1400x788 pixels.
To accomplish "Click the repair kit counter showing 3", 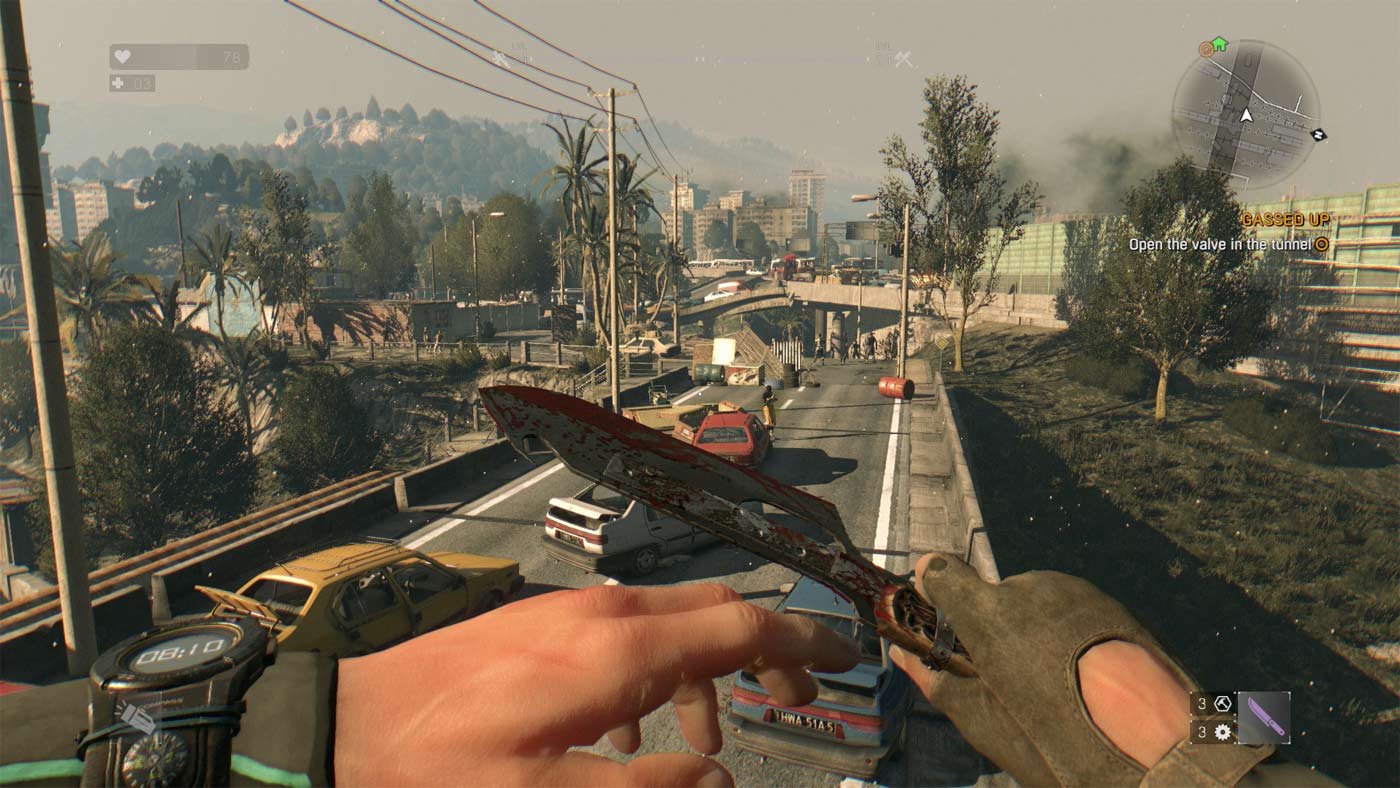I will (1202, 703).
